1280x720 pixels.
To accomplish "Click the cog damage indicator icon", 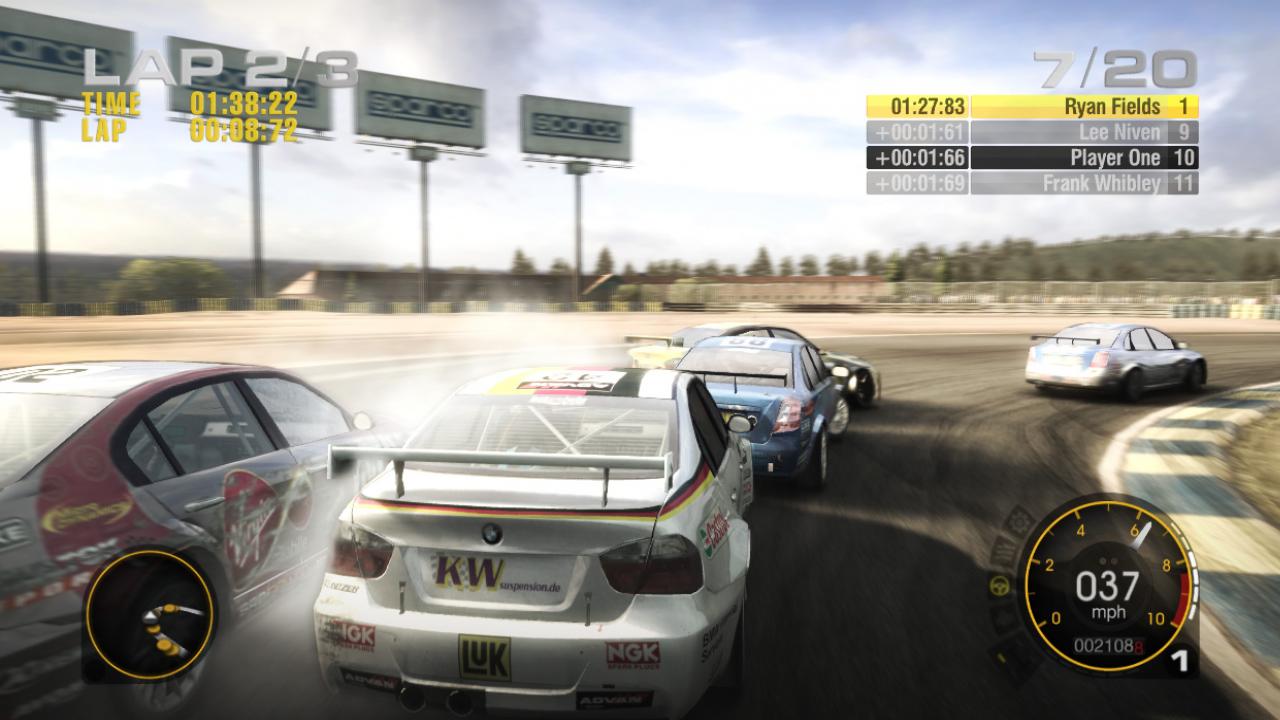I will tap(1017, 519).
